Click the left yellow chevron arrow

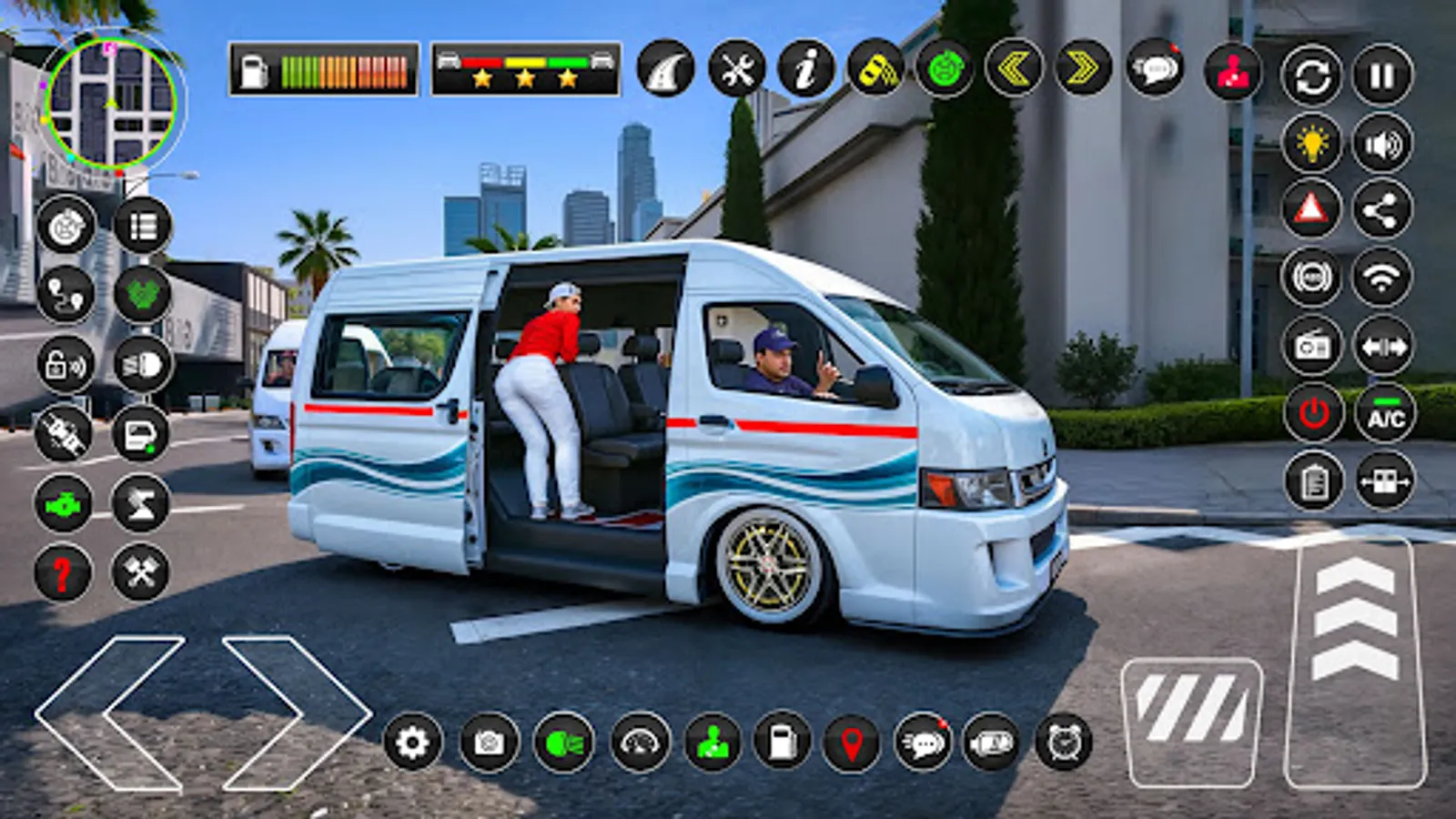tap(1015, 70)
